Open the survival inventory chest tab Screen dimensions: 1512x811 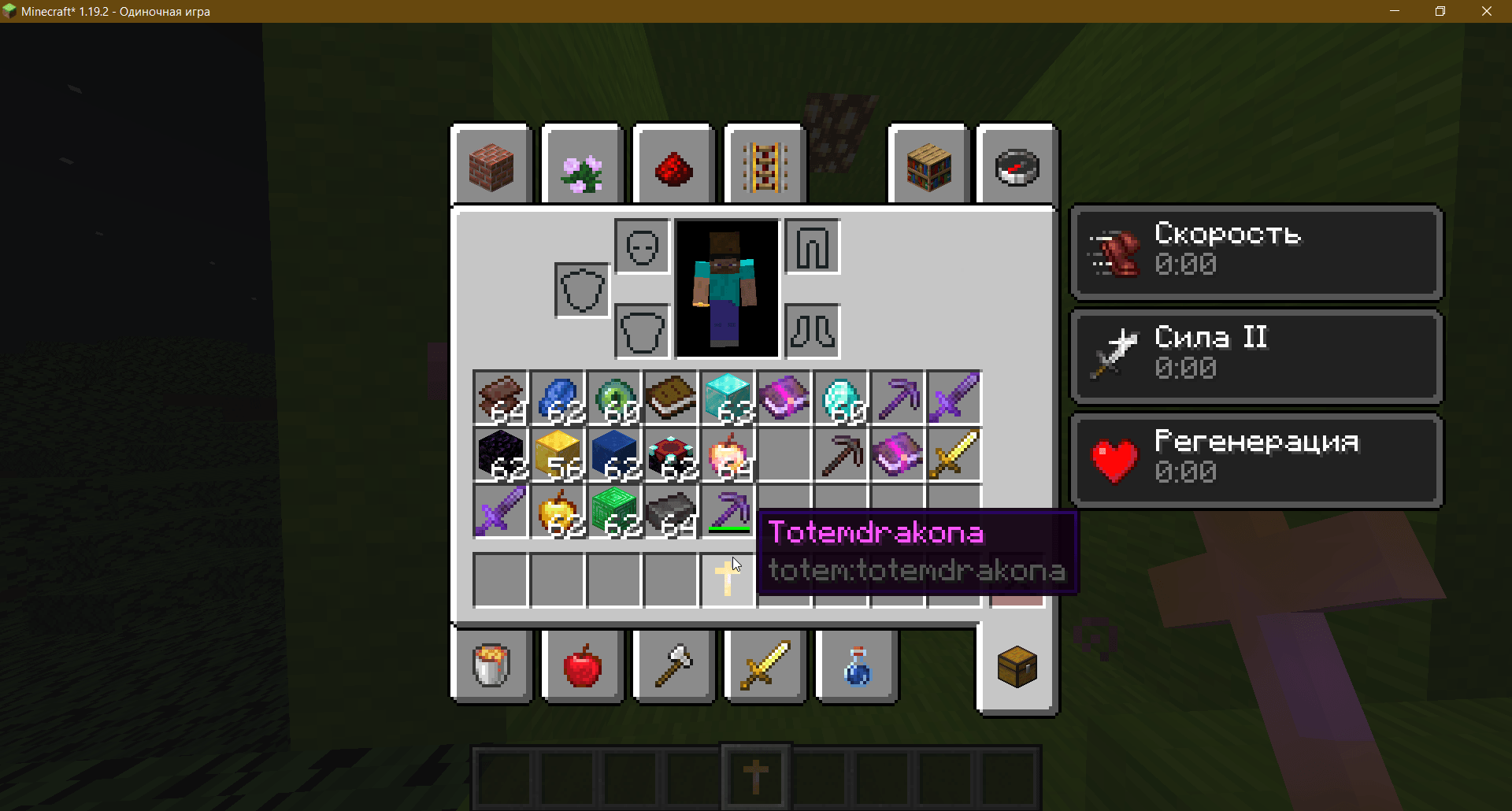[1017, 665]
